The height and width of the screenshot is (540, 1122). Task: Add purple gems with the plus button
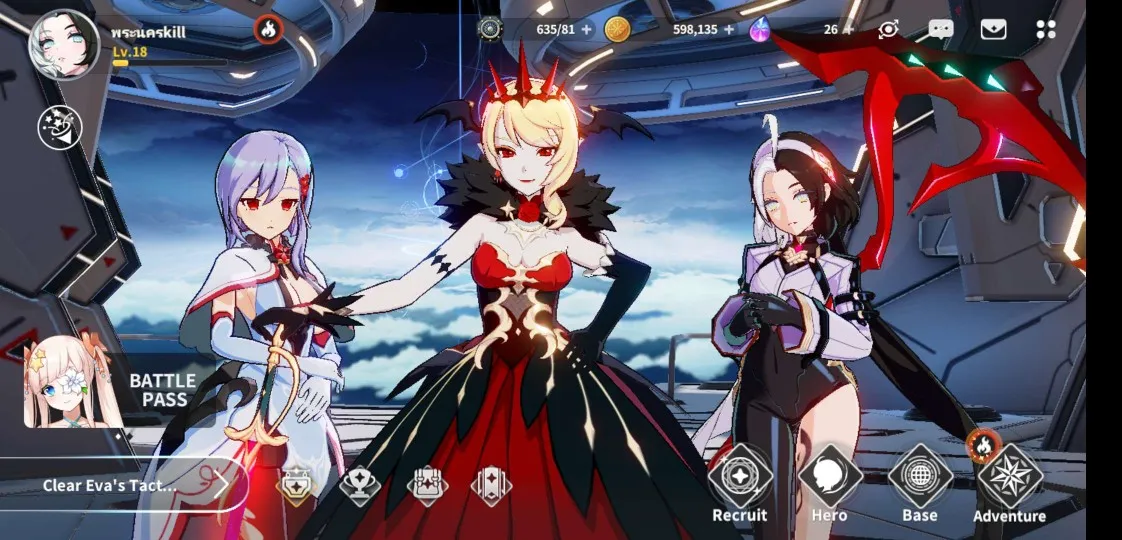tap(848, 29)
